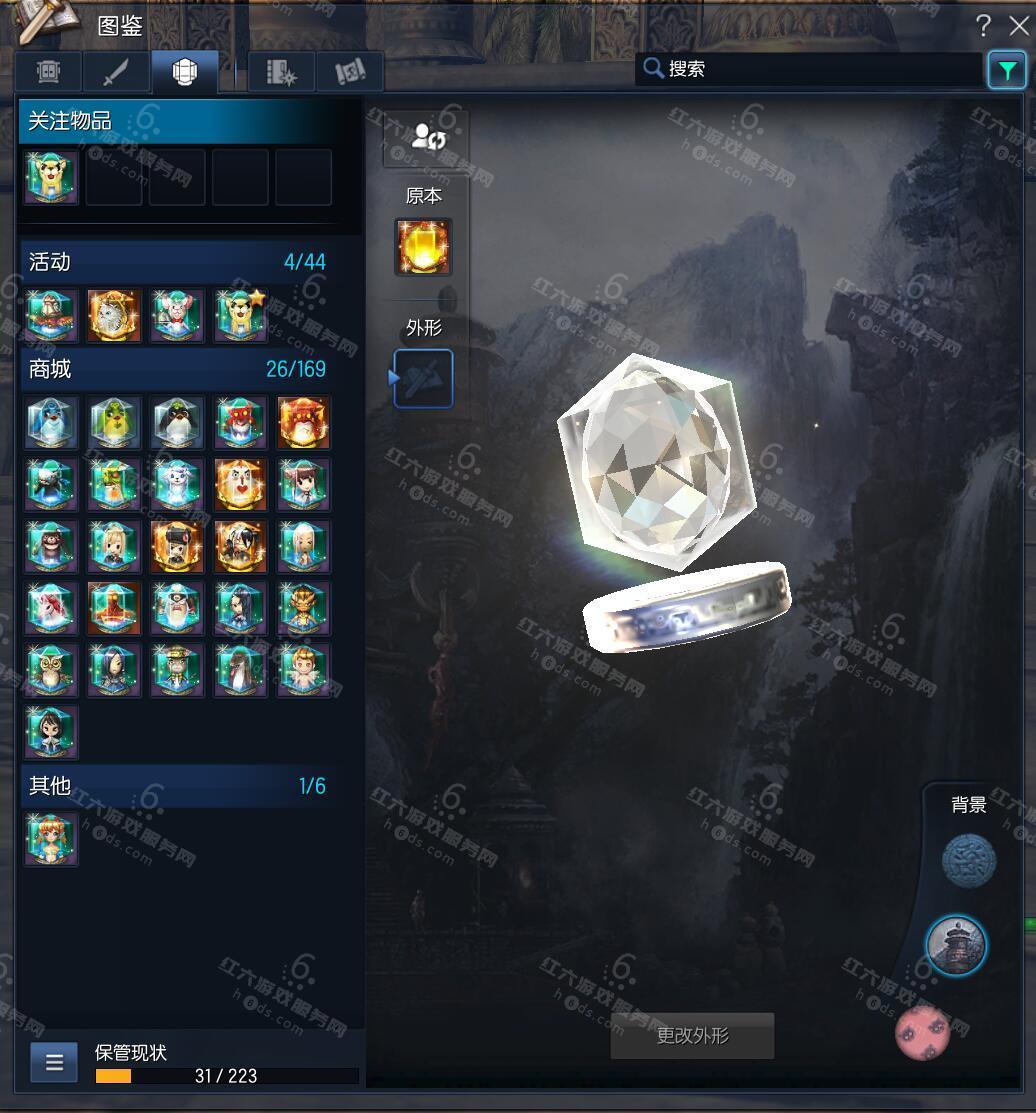The height and width of the screenshot is (1113, 1036).
Task: Click the 更改外形 button
Action: tap(692, 1036)
